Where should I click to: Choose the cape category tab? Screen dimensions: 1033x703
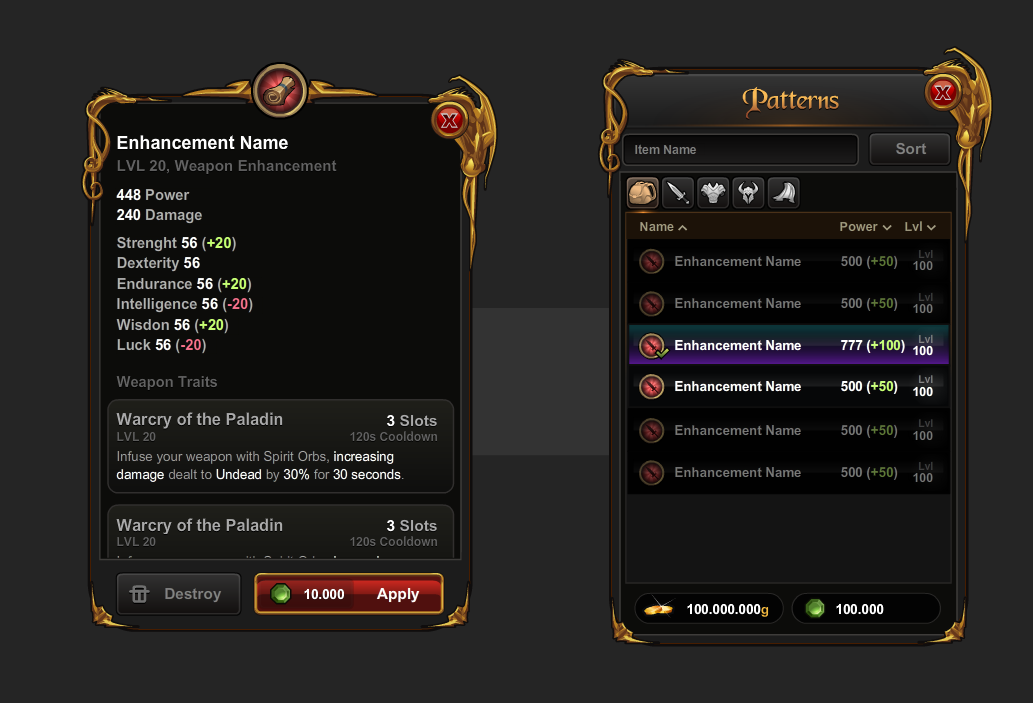[783, 193]
